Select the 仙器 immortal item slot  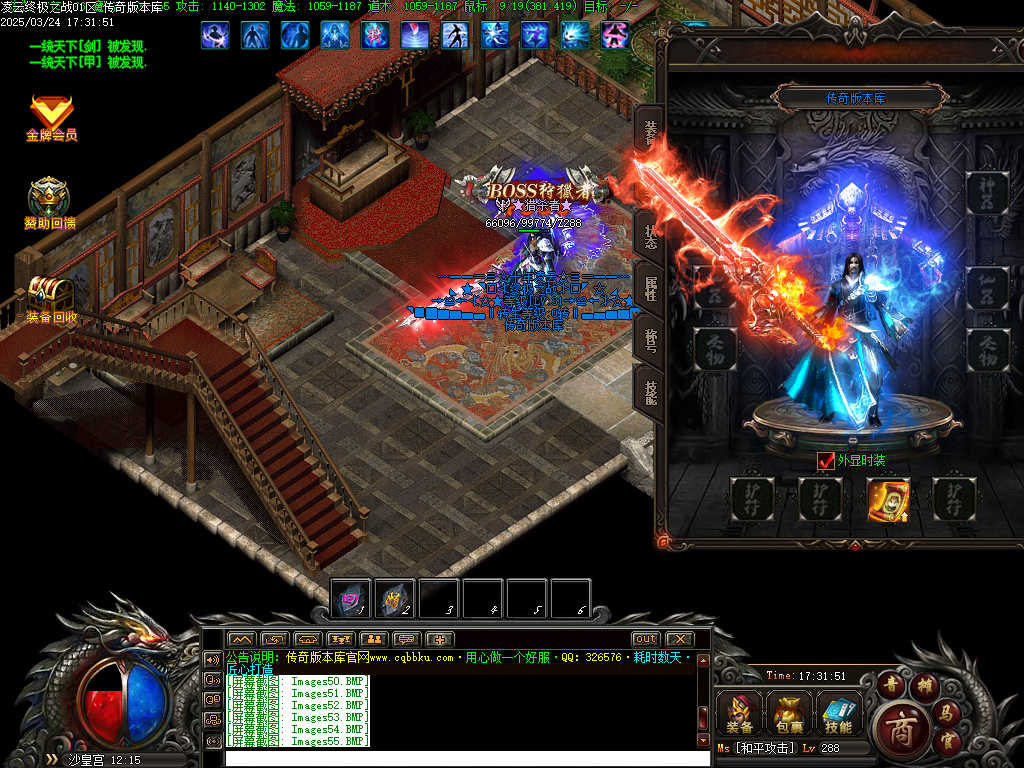click(x=988, y=288)
